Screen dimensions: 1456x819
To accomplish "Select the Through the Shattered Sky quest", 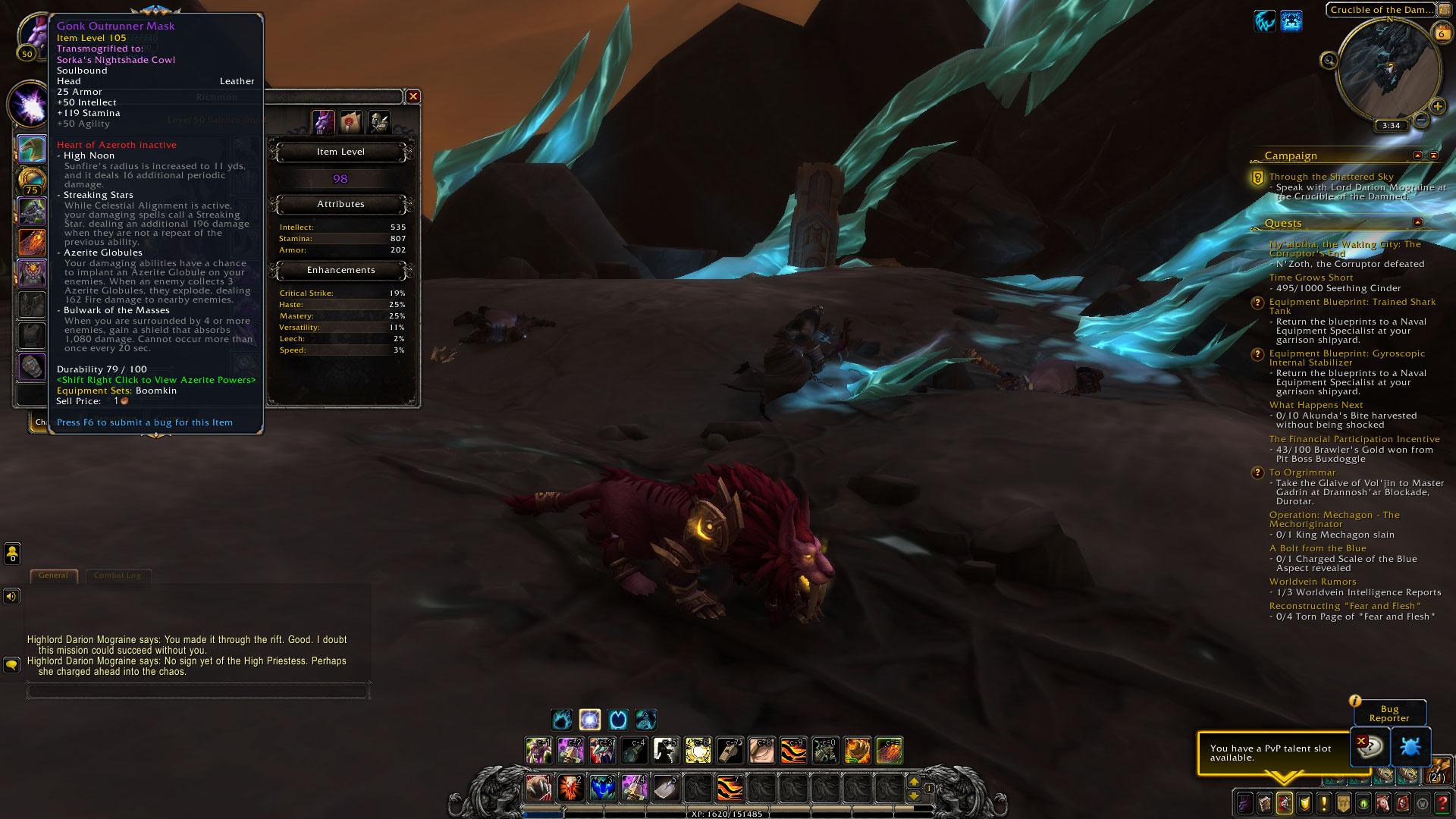I will [1331, 177].
